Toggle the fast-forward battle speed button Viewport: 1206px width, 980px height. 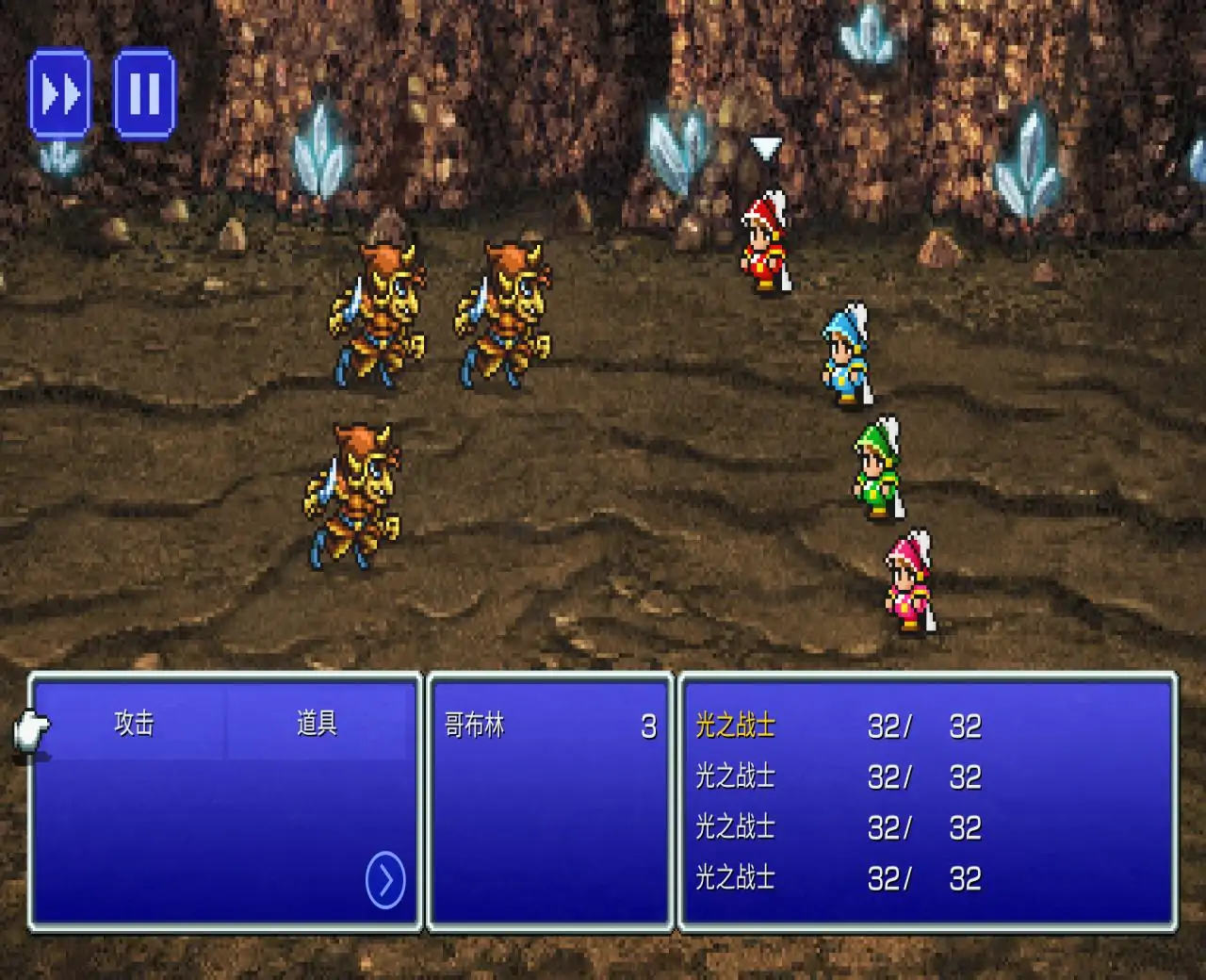click(x=60, y=94)
